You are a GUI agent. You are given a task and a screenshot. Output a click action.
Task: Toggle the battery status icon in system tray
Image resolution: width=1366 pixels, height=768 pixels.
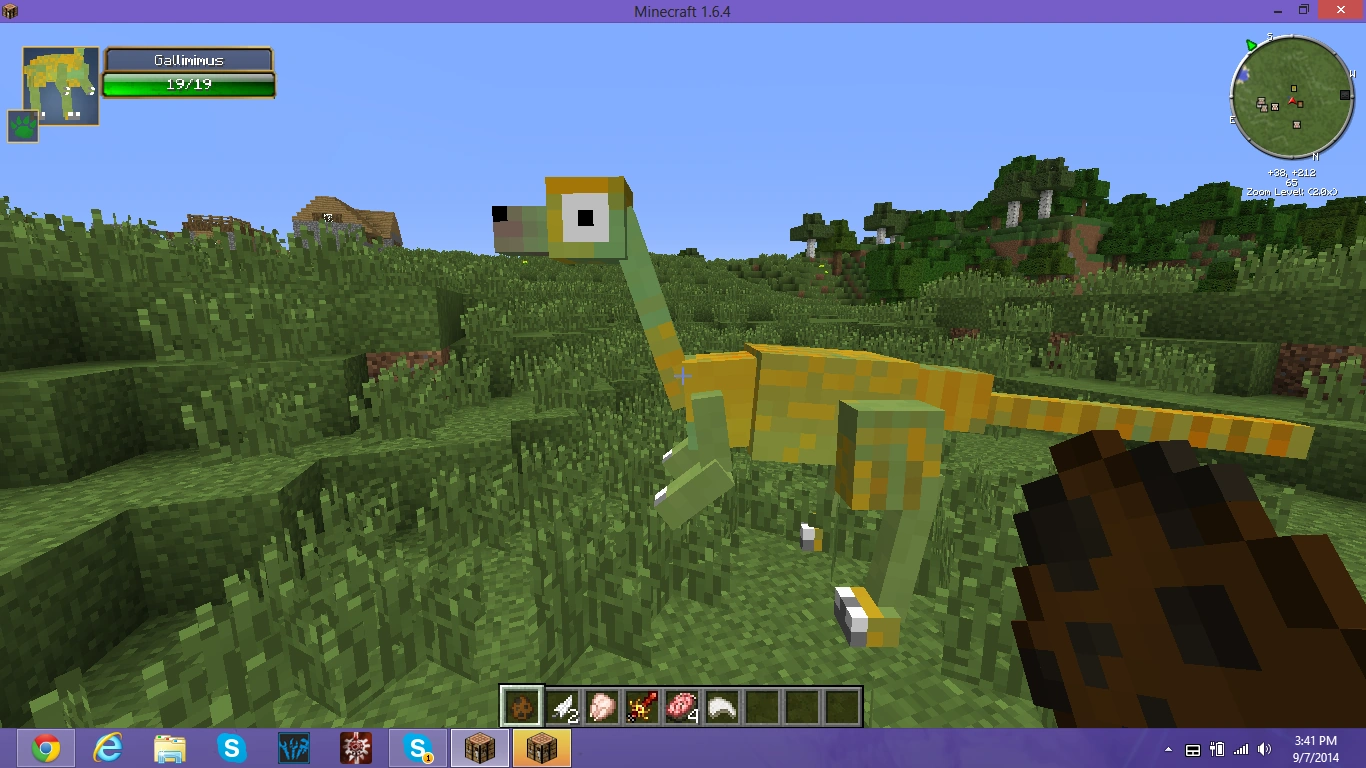(1218, 748)
